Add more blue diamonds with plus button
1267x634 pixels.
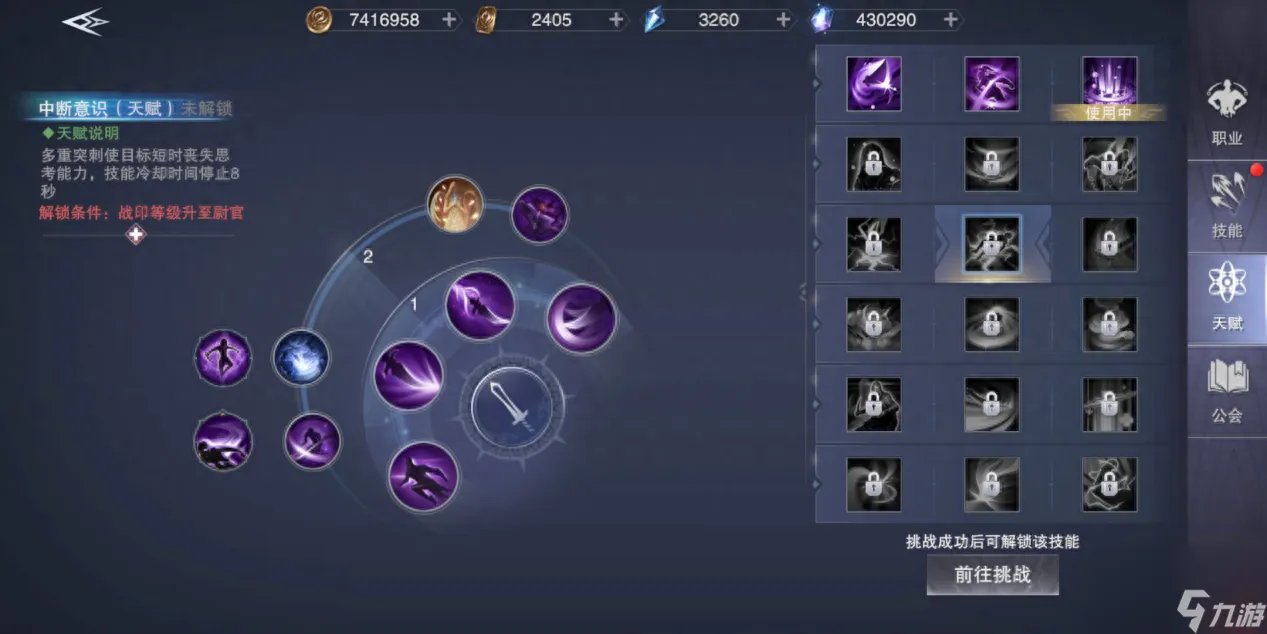click(783, 19)
